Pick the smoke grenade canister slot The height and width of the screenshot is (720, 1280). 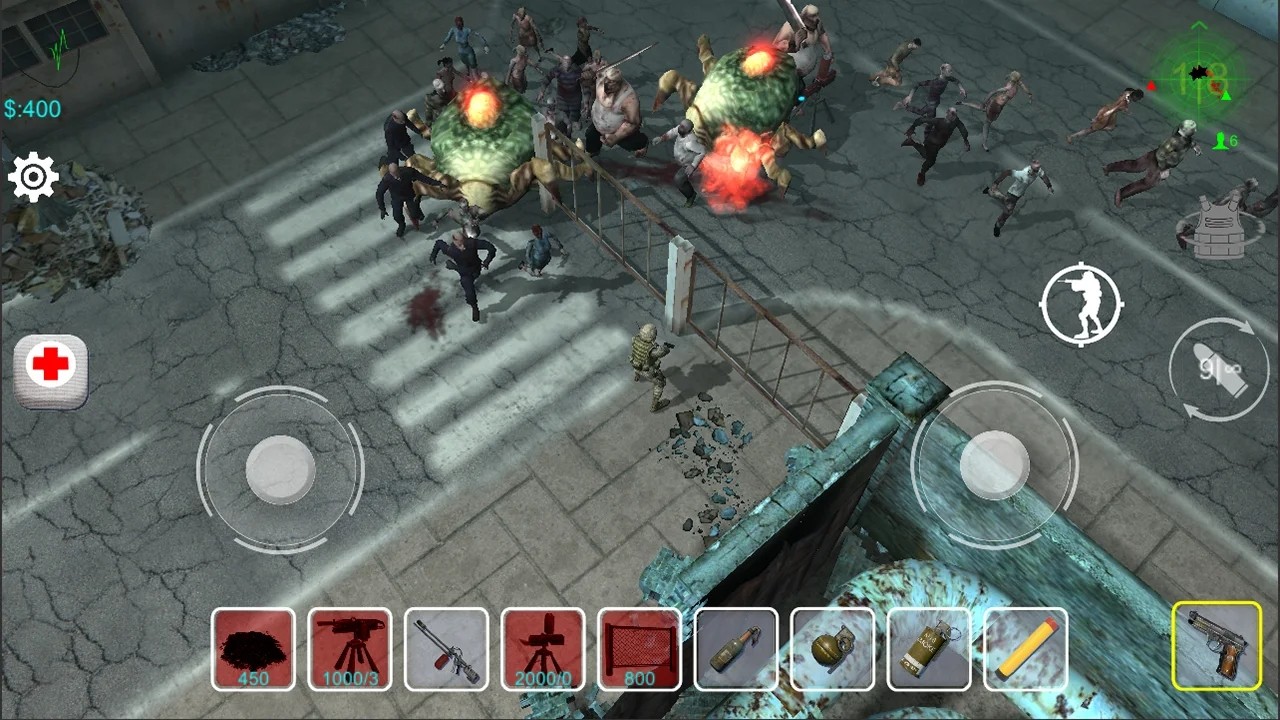(929, 649)
